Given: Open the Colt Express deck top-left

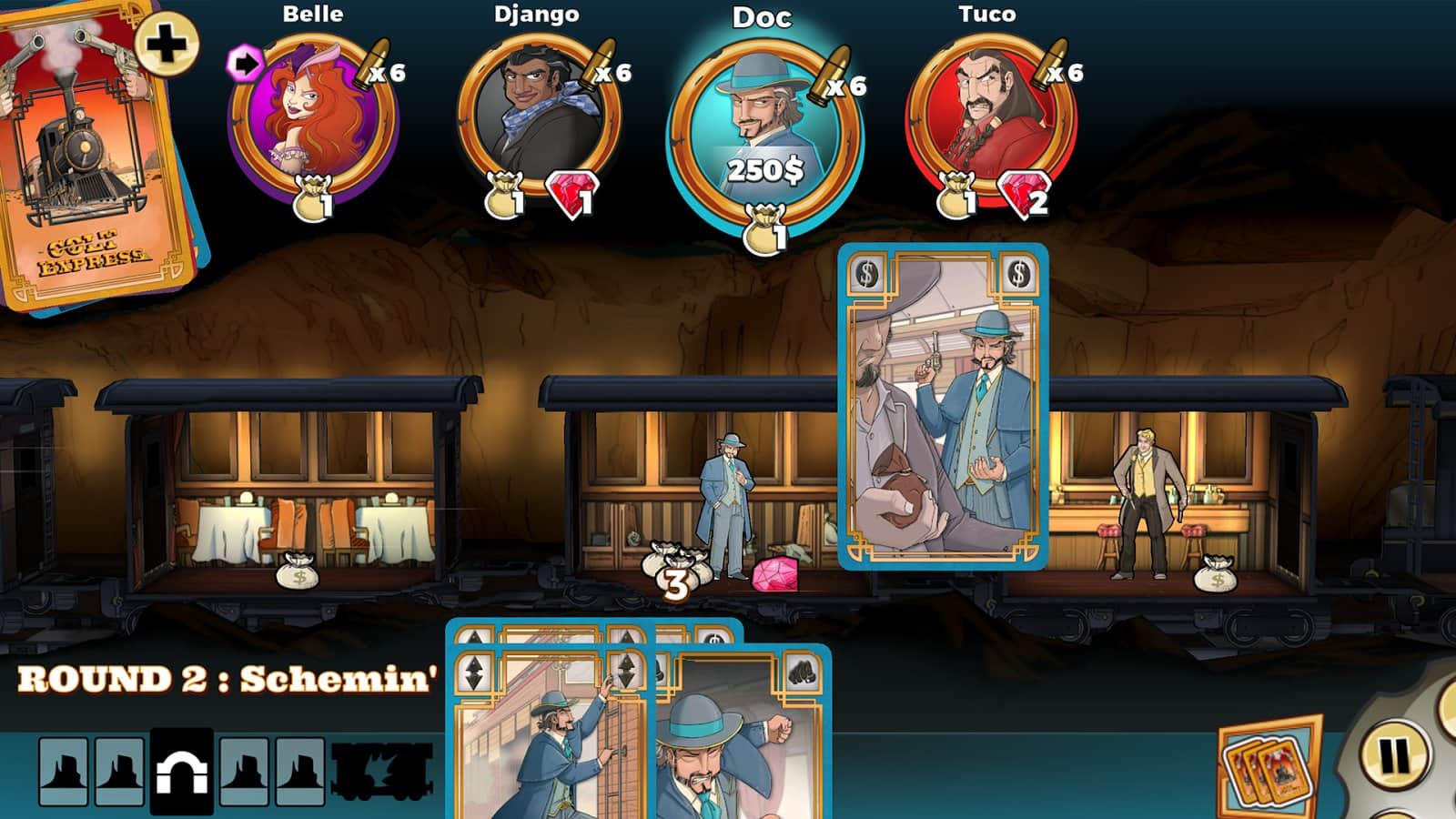Looking at the screenshot, I should click(86, 164).
